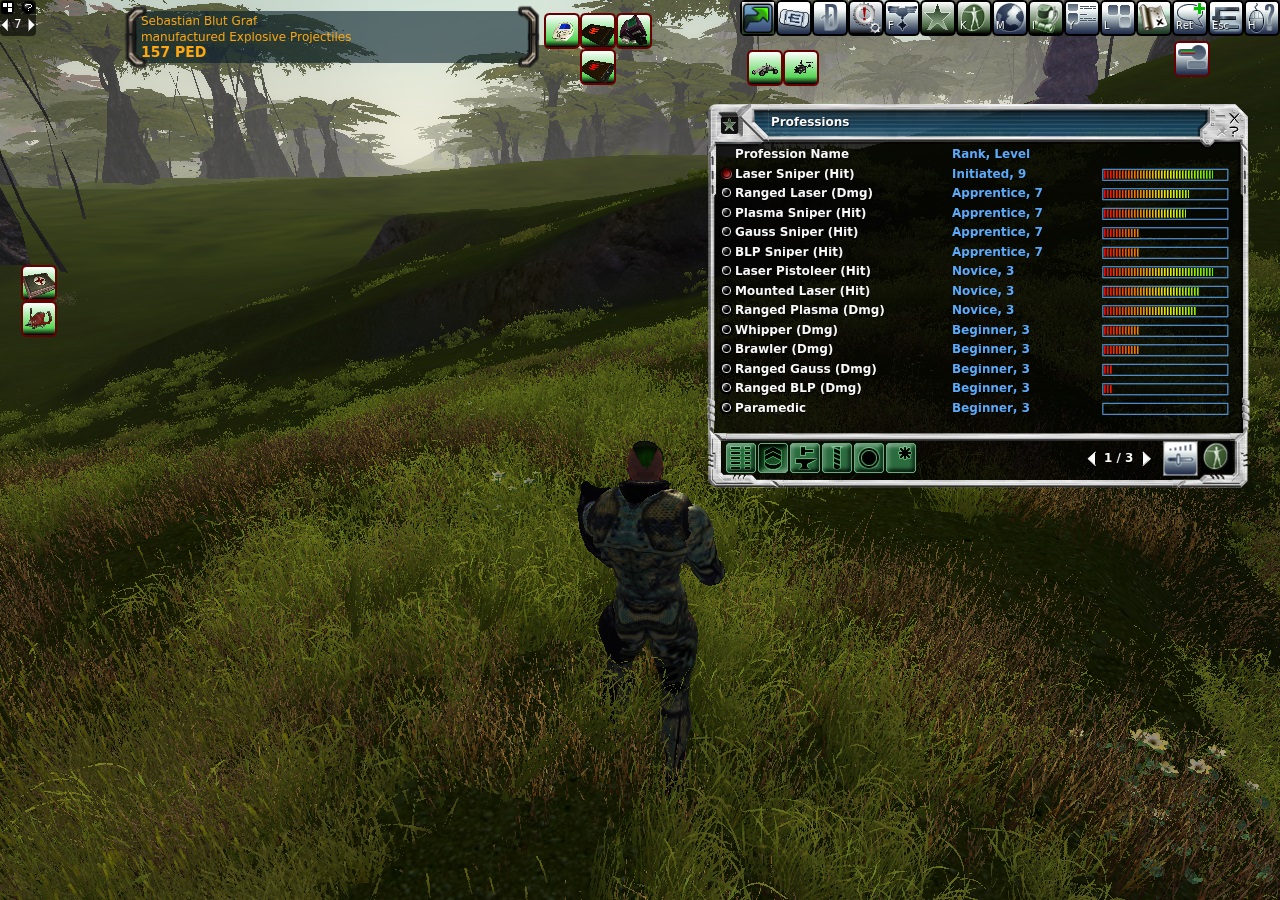The width and height of the screenshot is (1280, 900).
Task: Click the asterisk category button
Action: 901,458
